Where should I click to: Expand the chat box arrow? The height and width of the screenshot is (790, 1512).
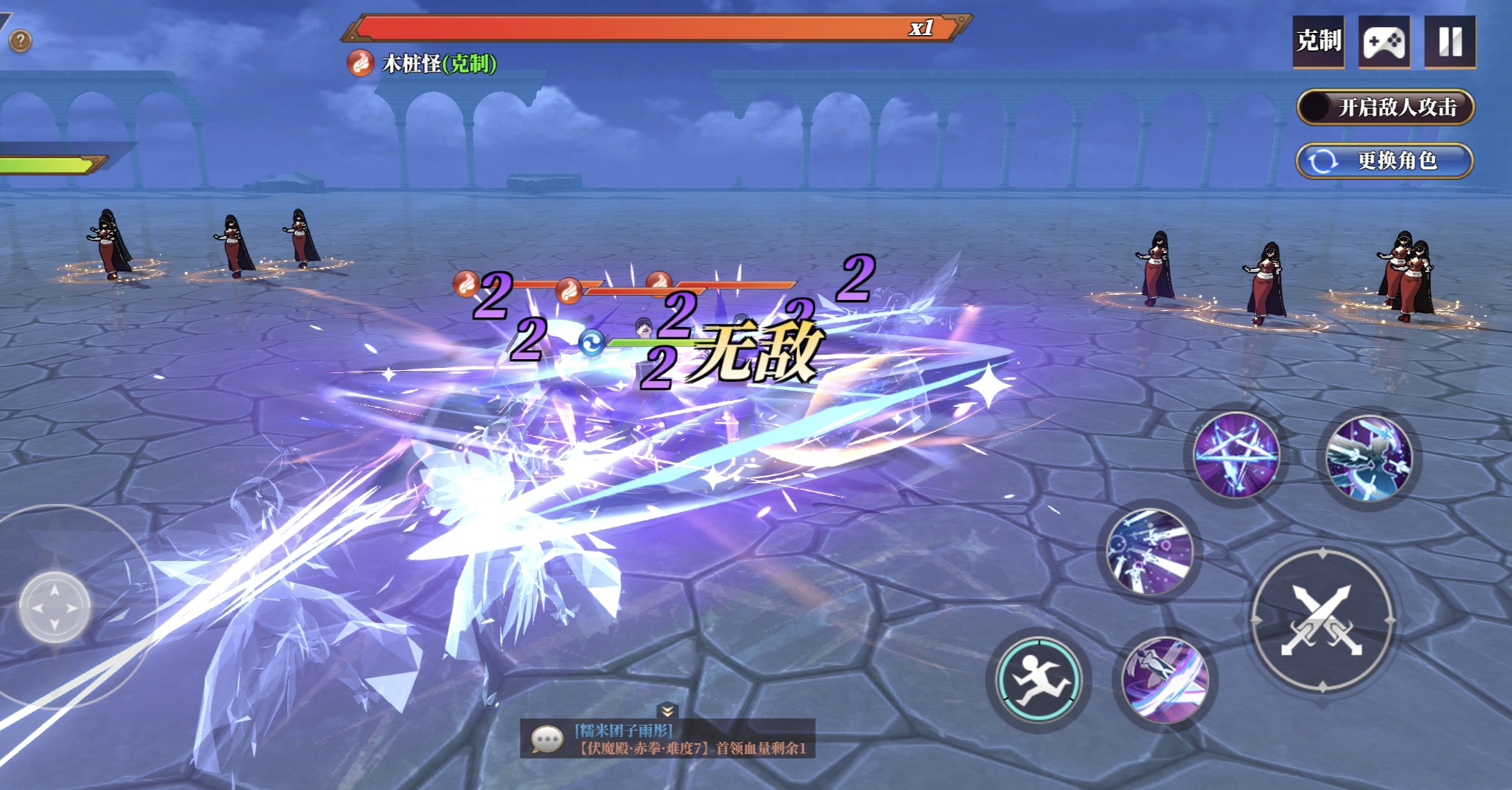coord(667,710)
